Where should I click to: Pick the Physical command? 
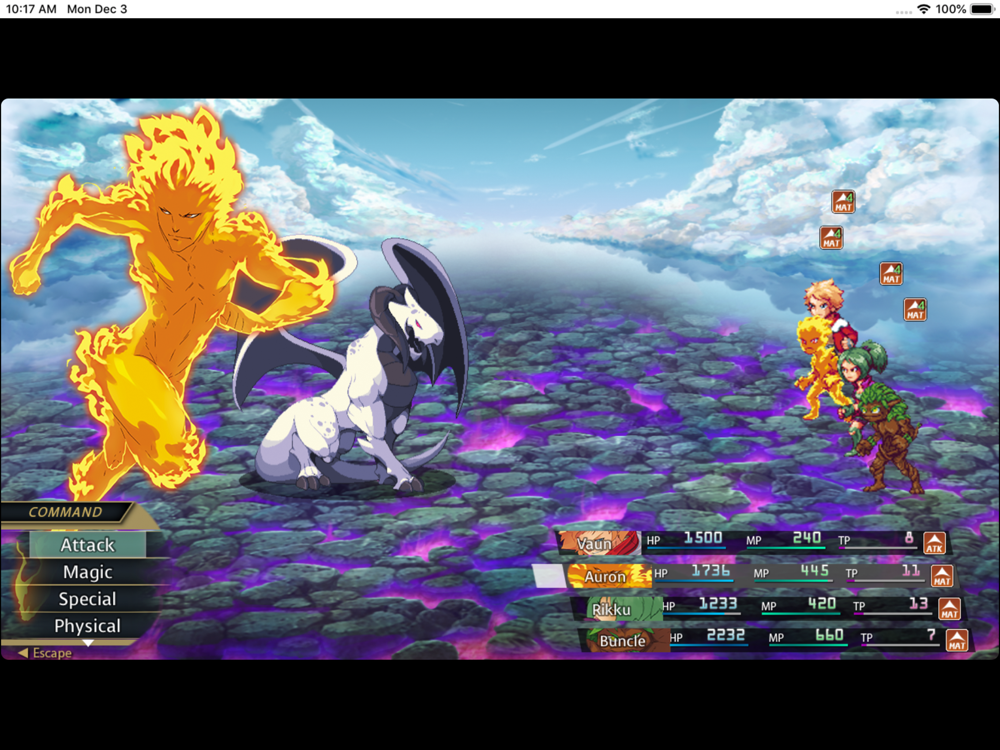[x=88, y=626]
